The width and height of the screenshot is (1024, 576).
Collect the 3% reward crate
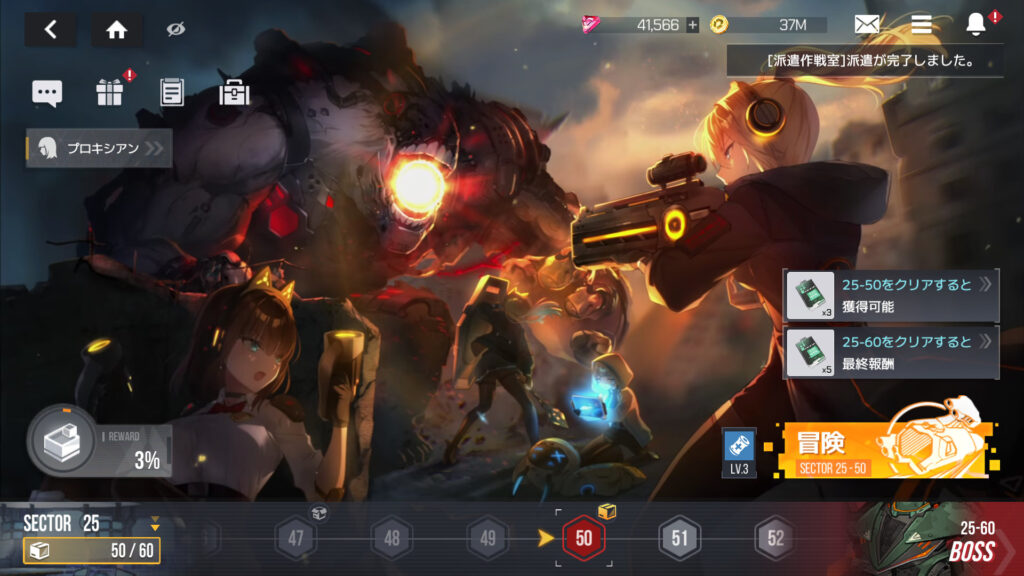62,439
